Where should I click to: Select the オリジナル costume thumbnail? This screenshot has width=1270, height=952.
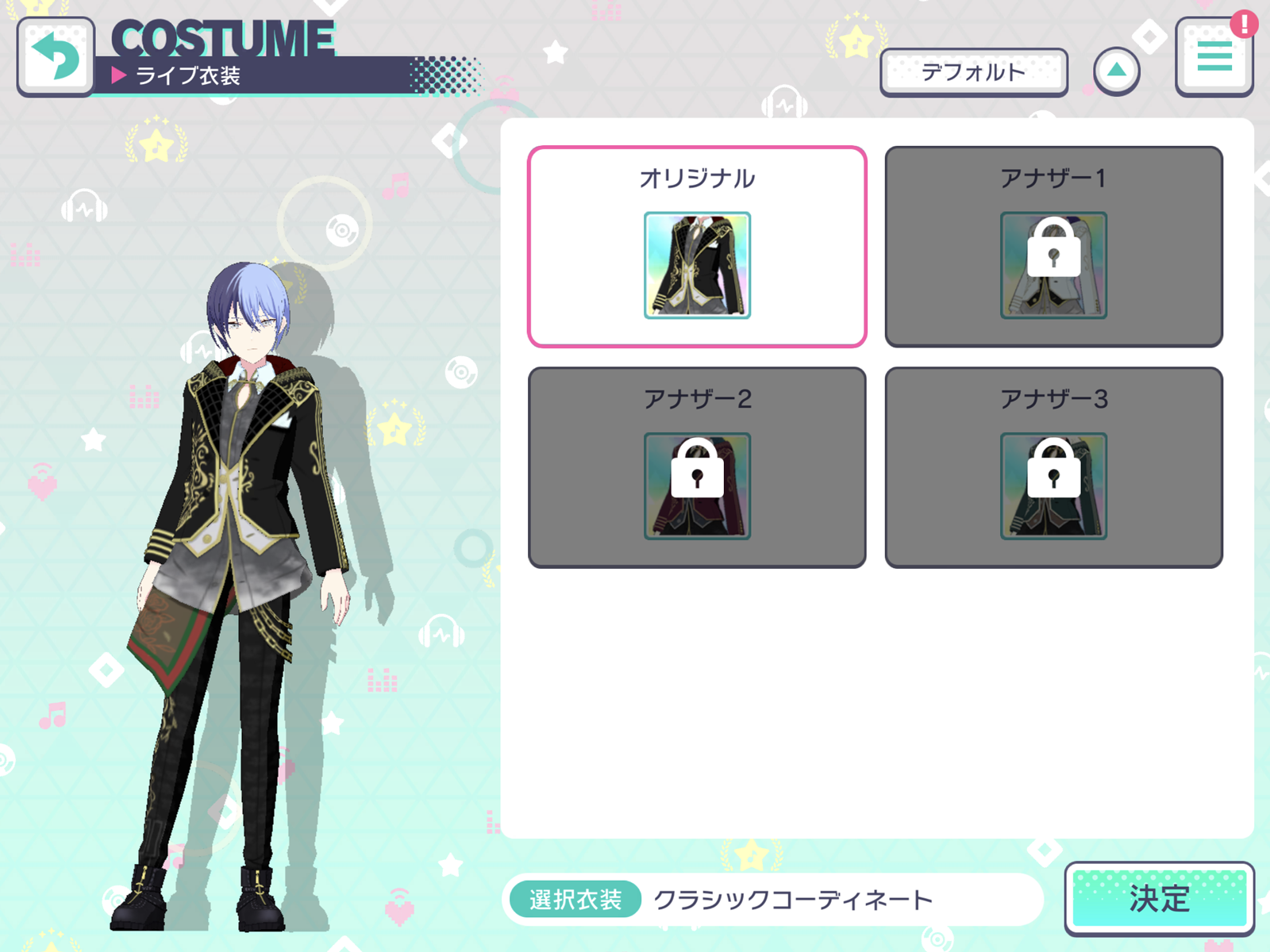point(698,264)
